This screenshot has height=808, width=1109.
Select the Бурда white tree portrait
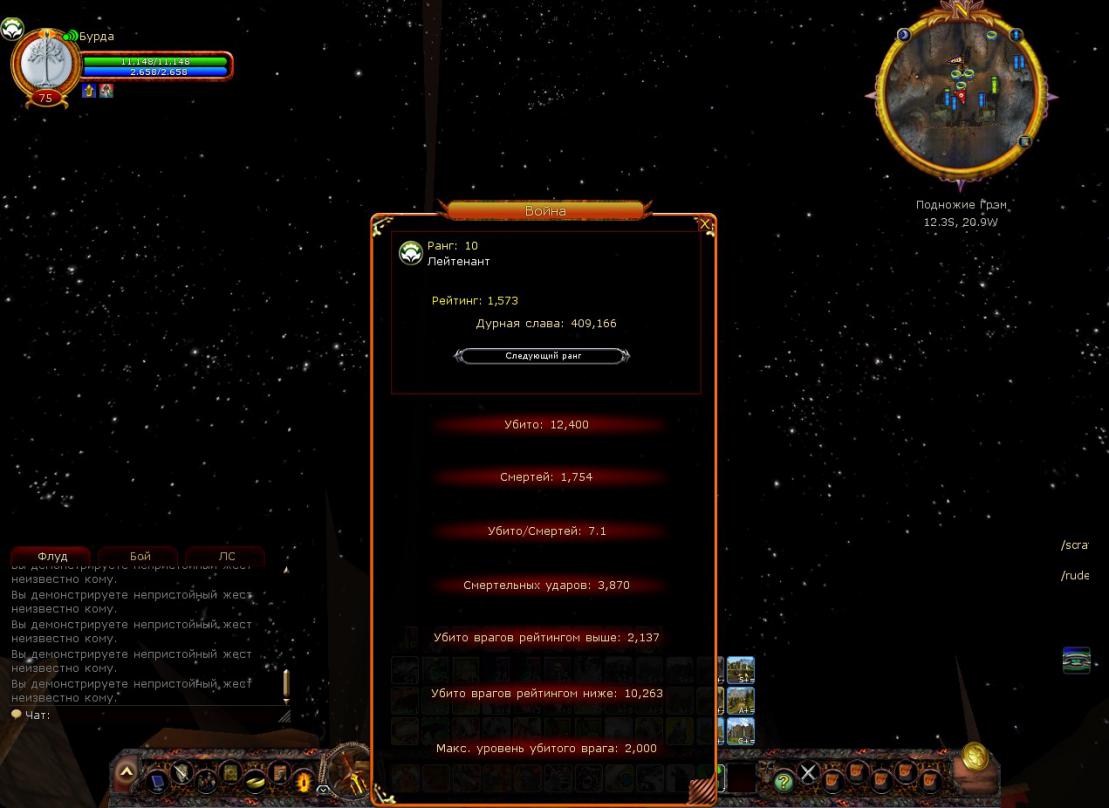click(45, 62)
